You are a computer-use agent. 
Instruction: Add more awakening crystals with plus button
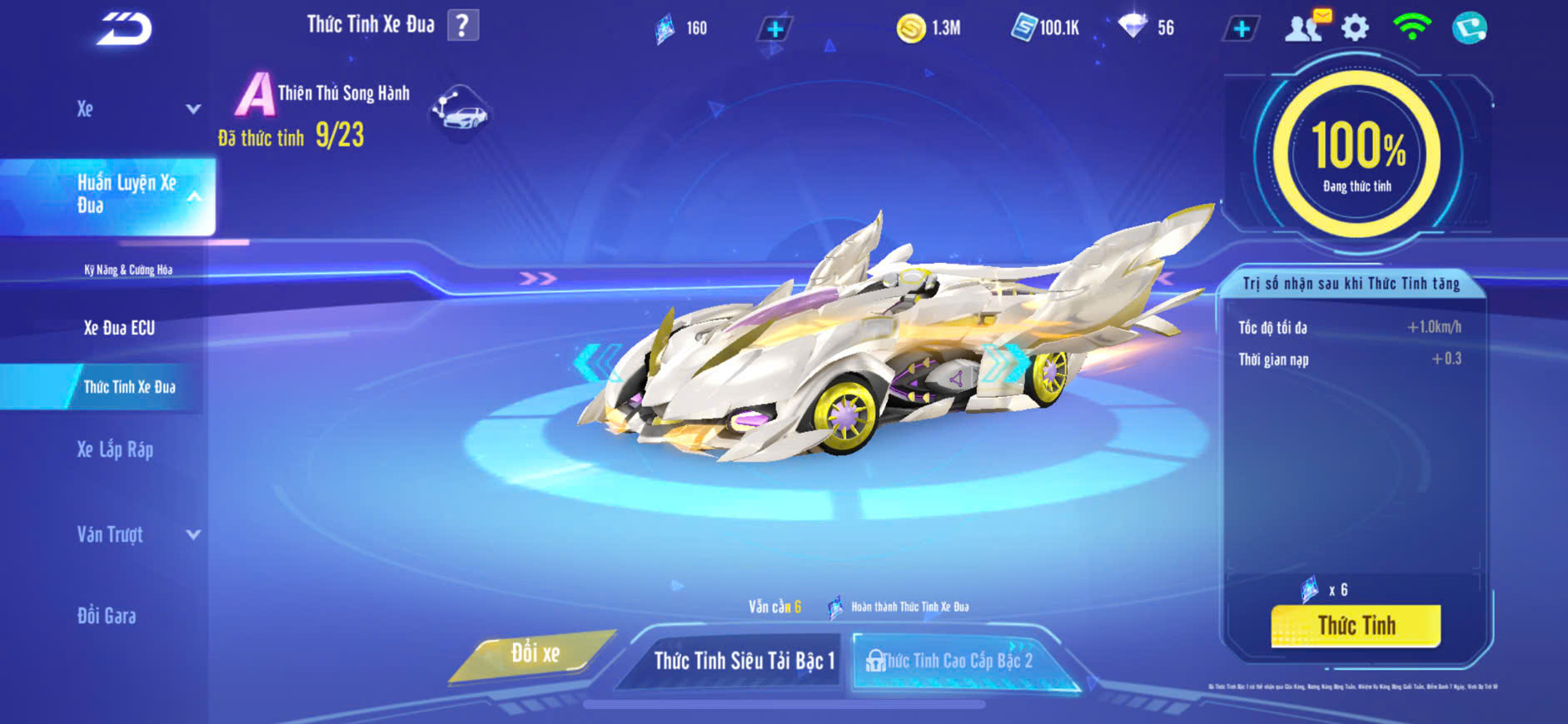[774, 29]
